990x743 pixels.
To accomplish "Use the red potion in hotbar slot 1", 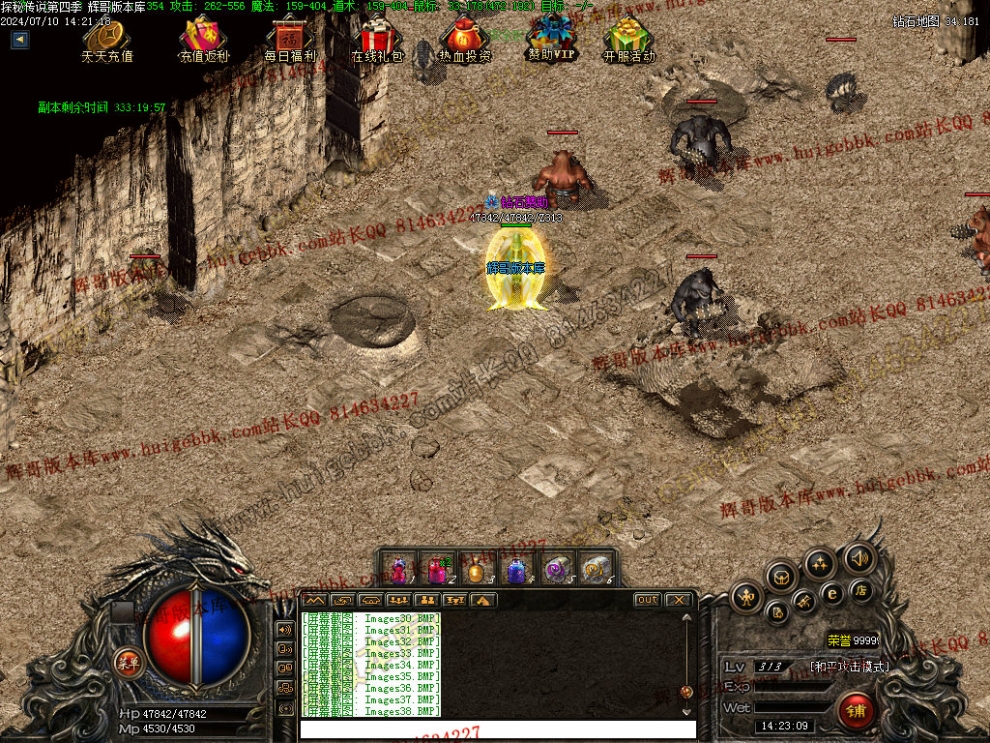I will tap(399, 570).
